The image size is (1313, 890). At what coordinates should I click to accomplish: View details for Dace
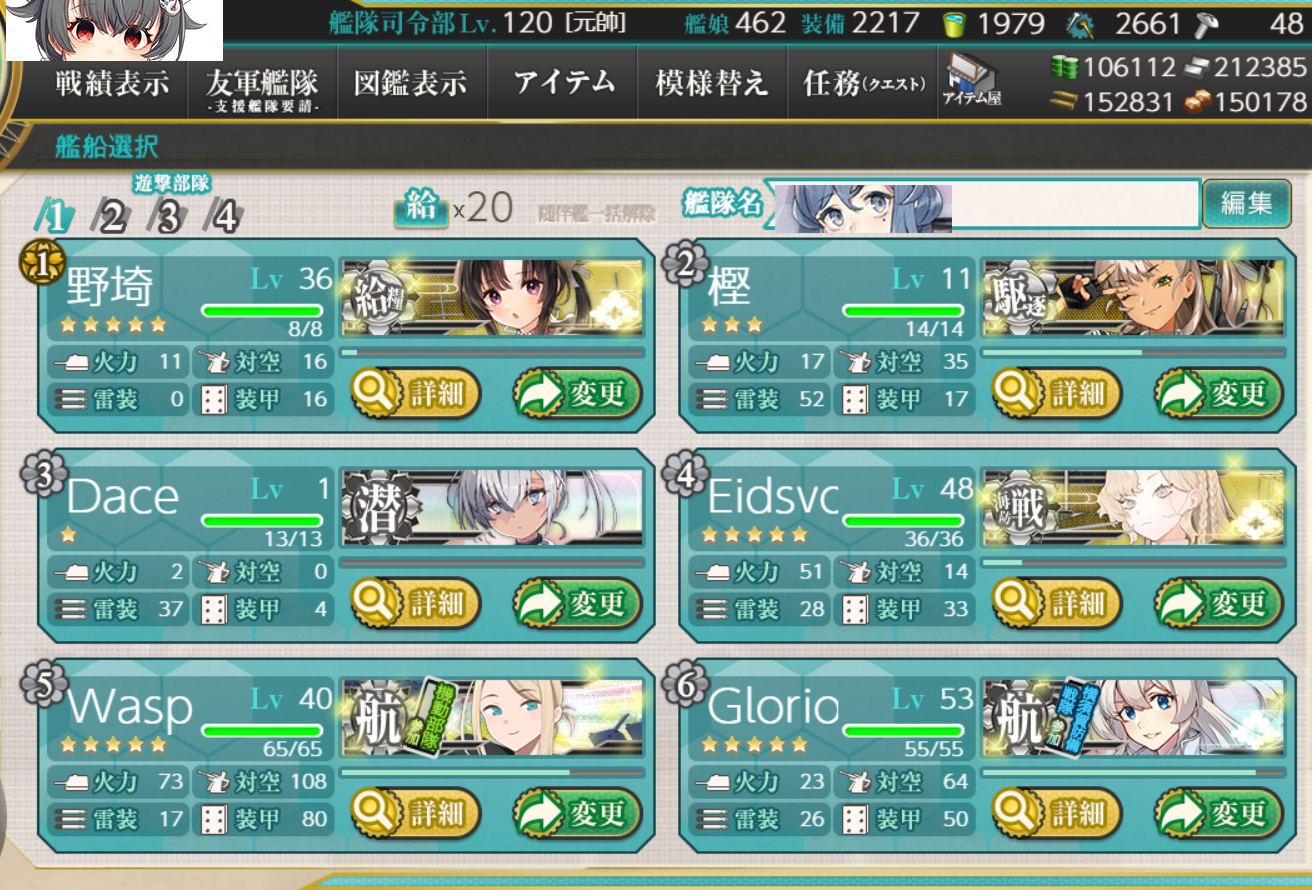click(x=416, y=604)
